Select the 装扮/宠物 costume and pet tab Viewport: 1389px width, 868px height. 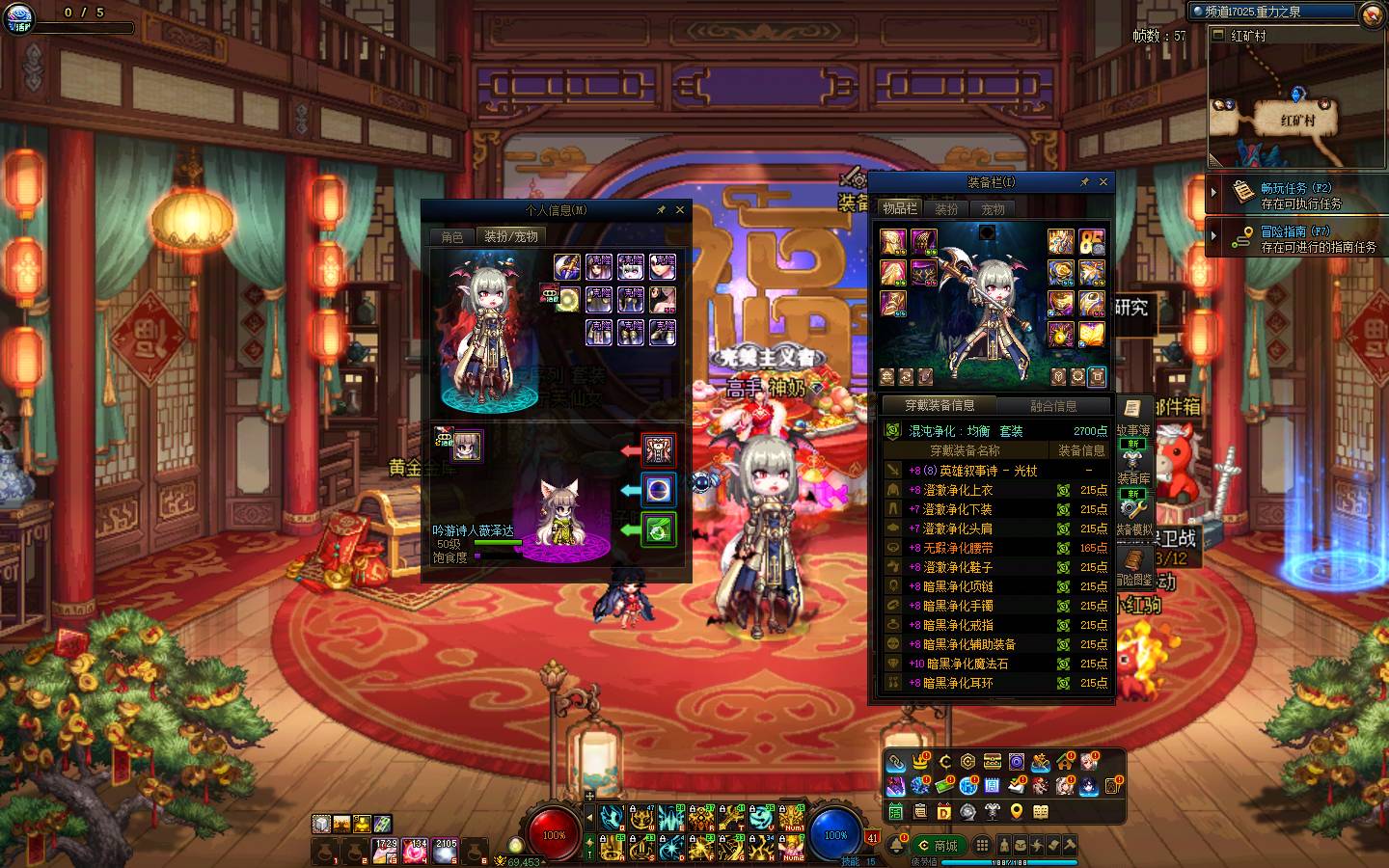coord(511,236)
